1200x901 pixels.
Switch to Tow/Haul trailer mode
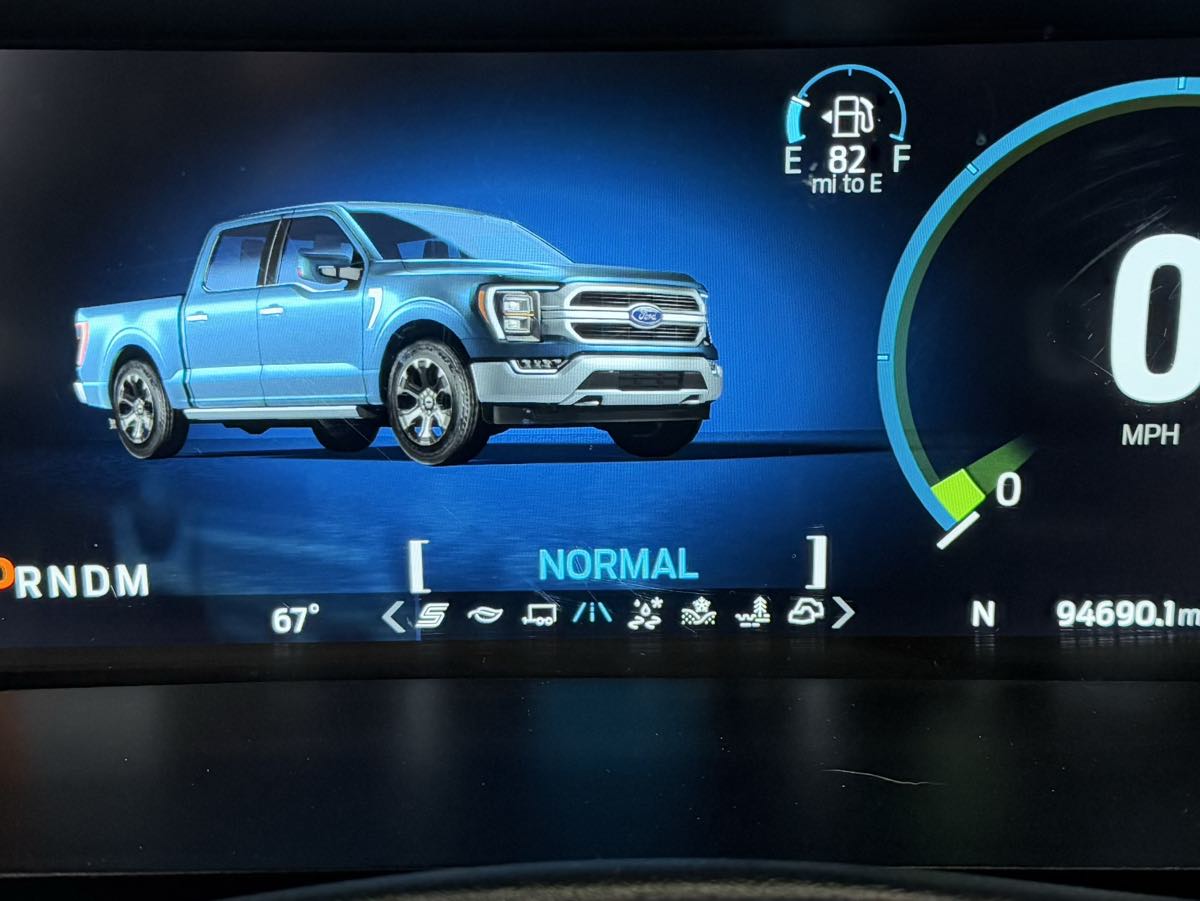[x=539, y=615]
